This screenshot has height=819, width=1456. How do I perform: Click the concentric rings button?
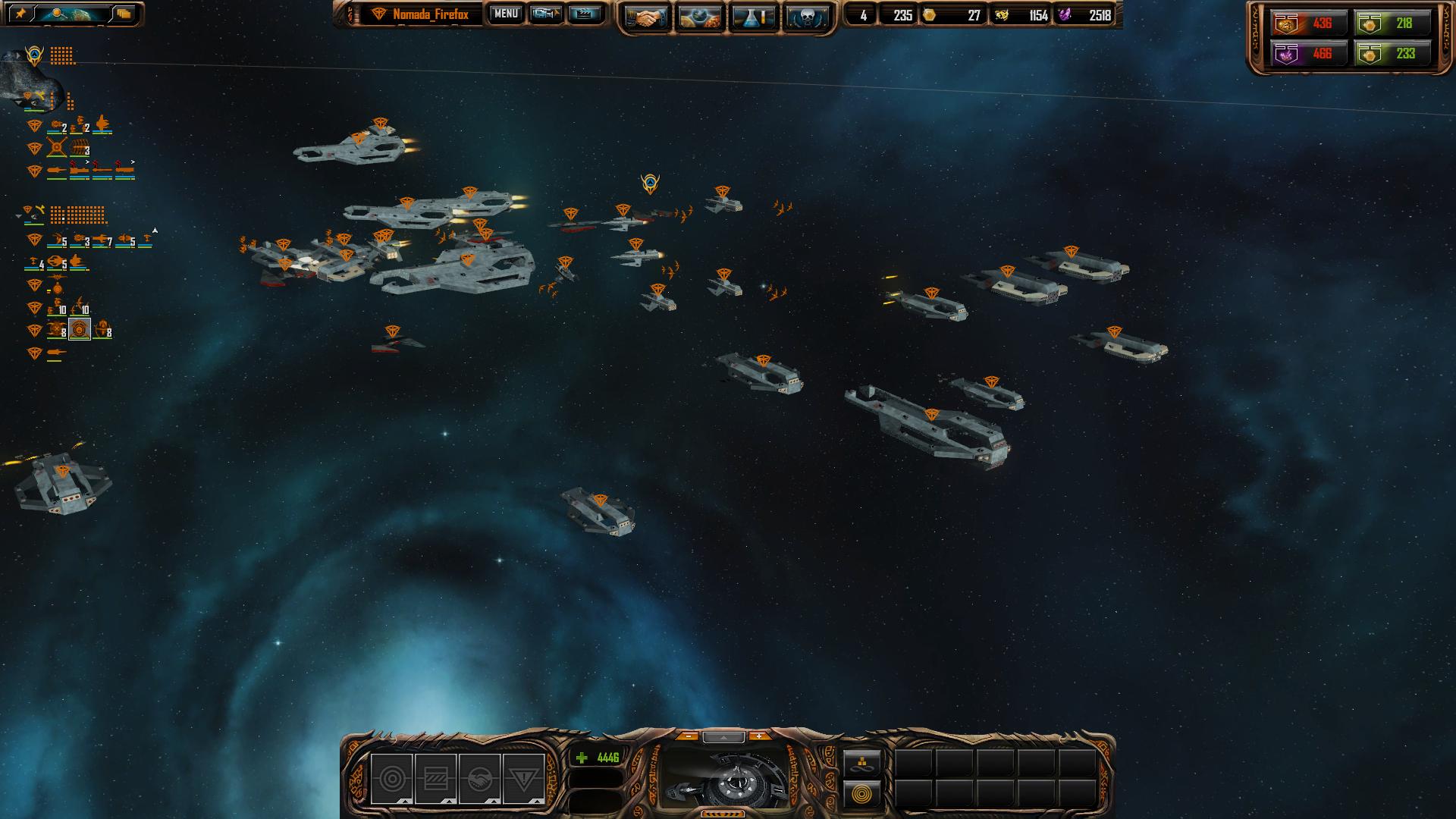coord(862,795)
